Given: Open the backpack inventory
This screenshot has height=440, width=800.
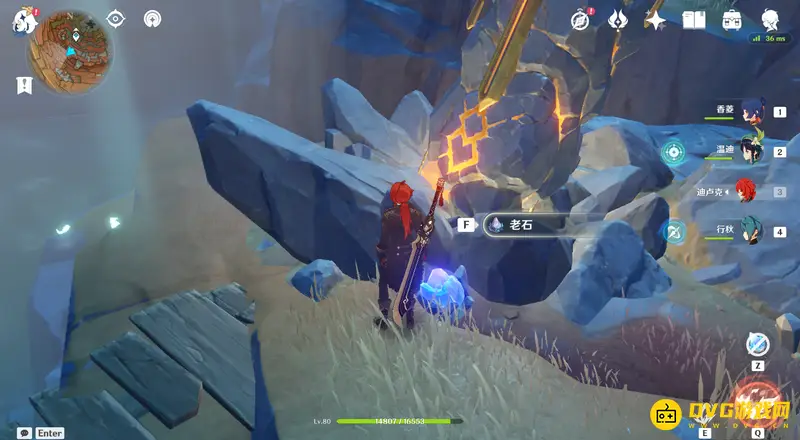Looking at the screenshot, I should [x=732, y=19].
